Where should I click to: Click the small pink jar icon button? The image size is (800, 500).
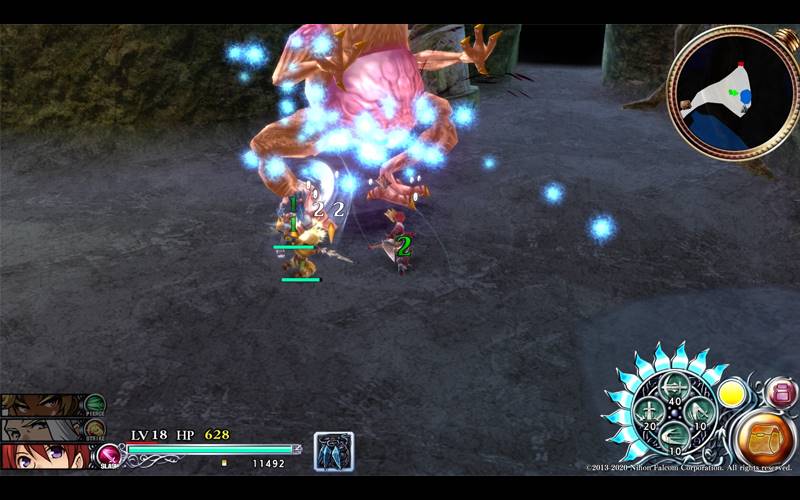(x=781, y=391)
